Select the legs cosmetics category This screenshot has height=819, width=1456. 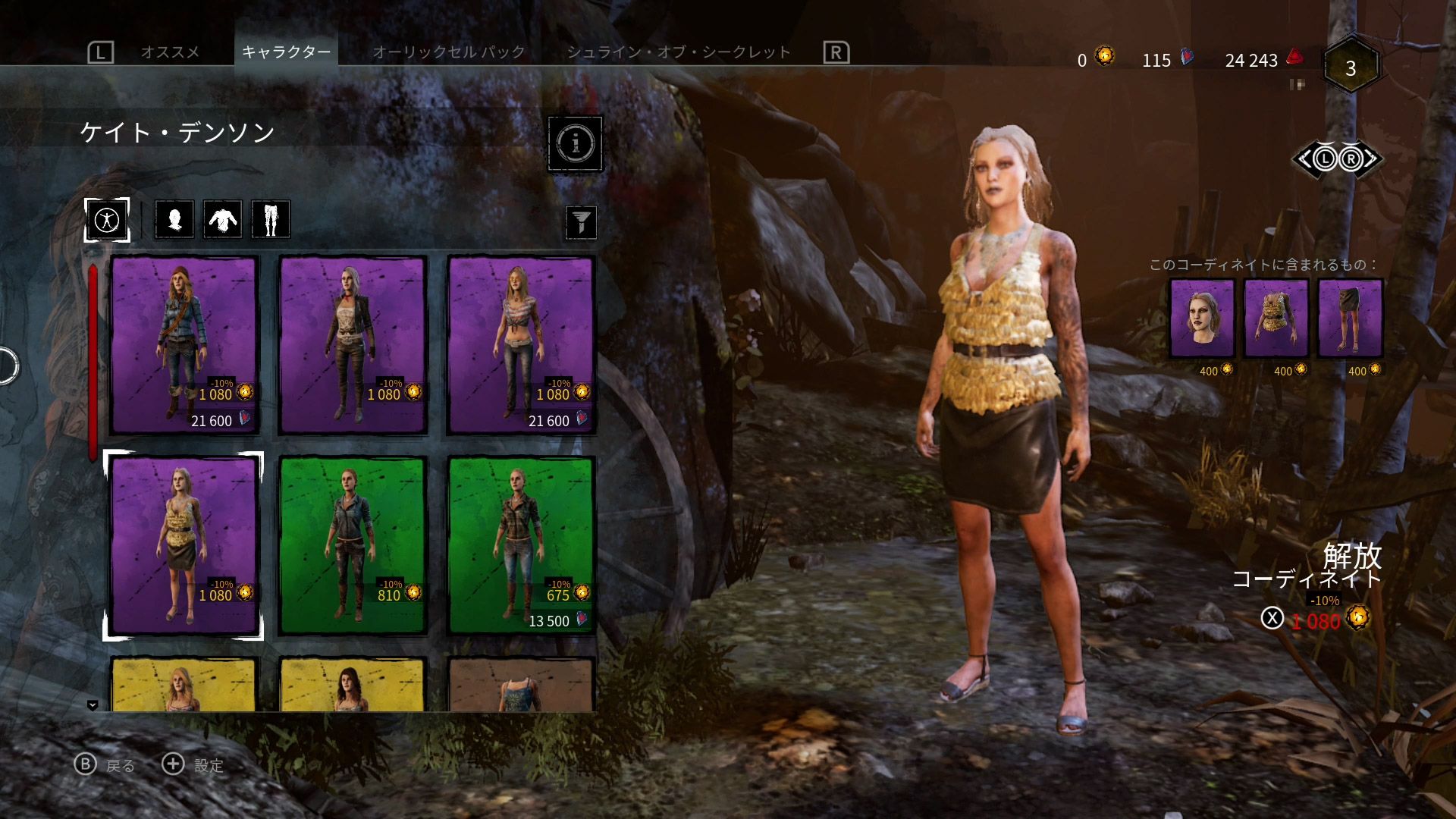click(x=271, y=220)
